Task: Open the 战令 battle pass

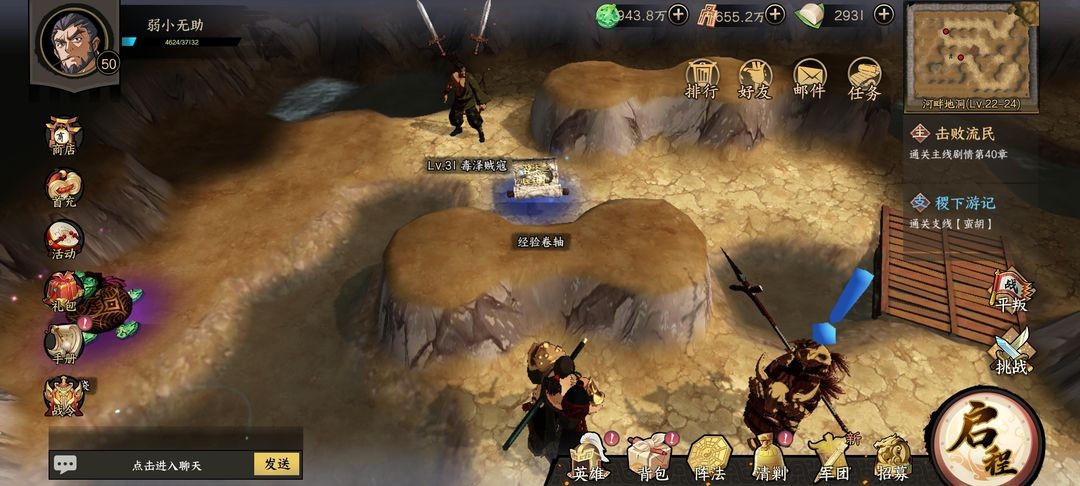Action: (x=64, y=397)
